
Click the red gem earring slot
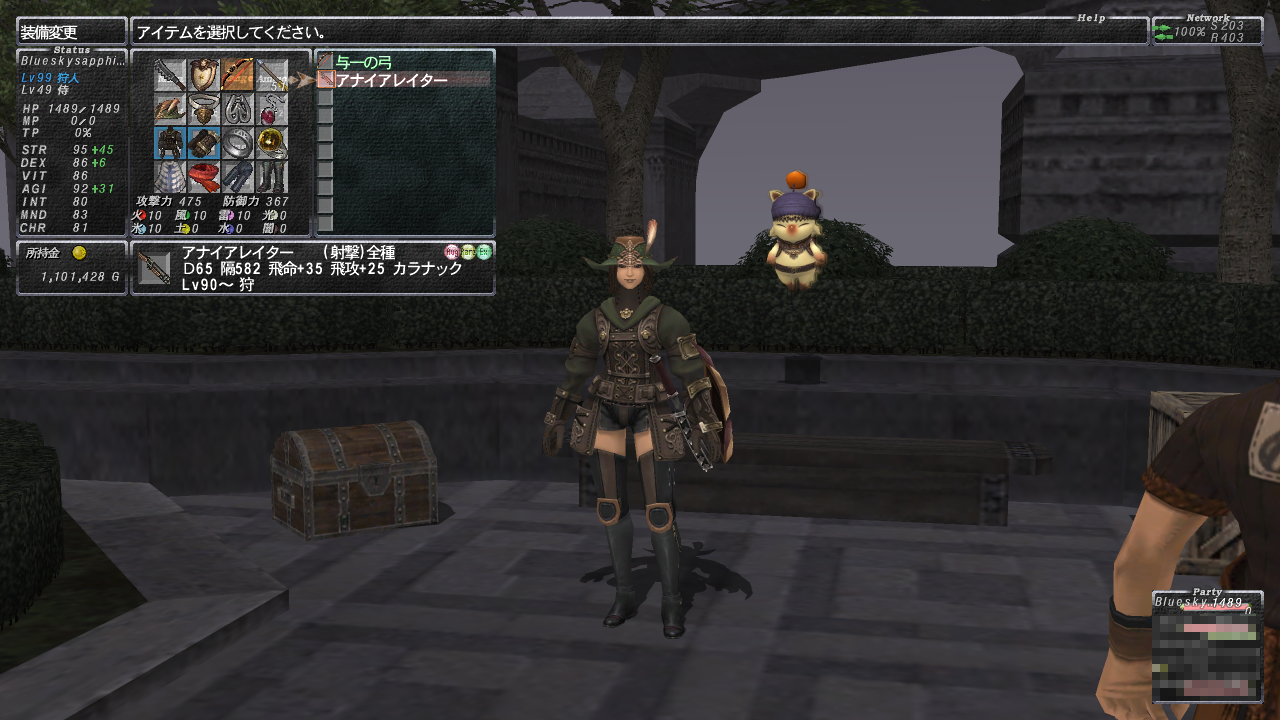click(272, 108)
